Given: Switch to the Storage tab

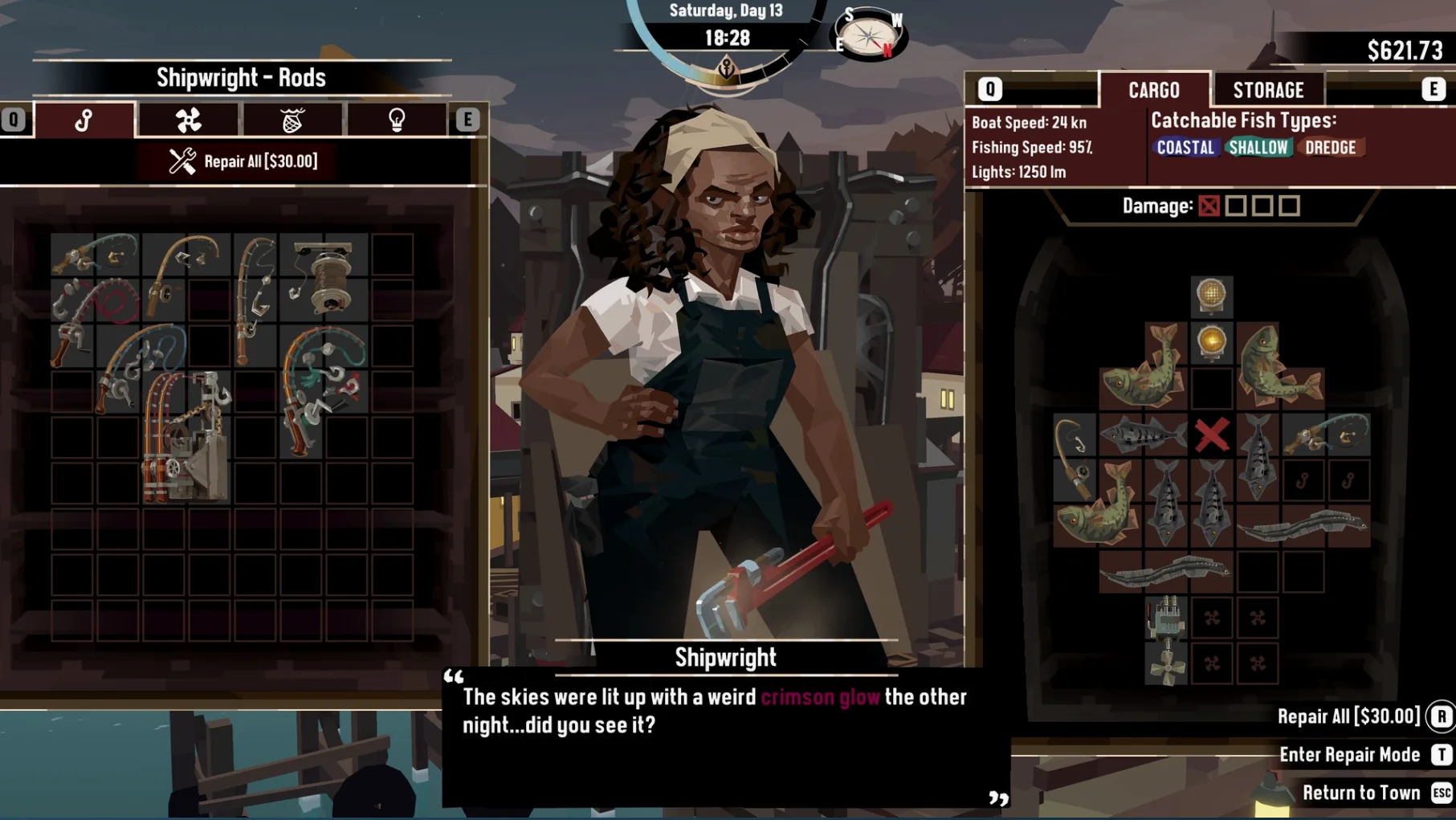Looking at the screenshot, I should click(1268, 90).
